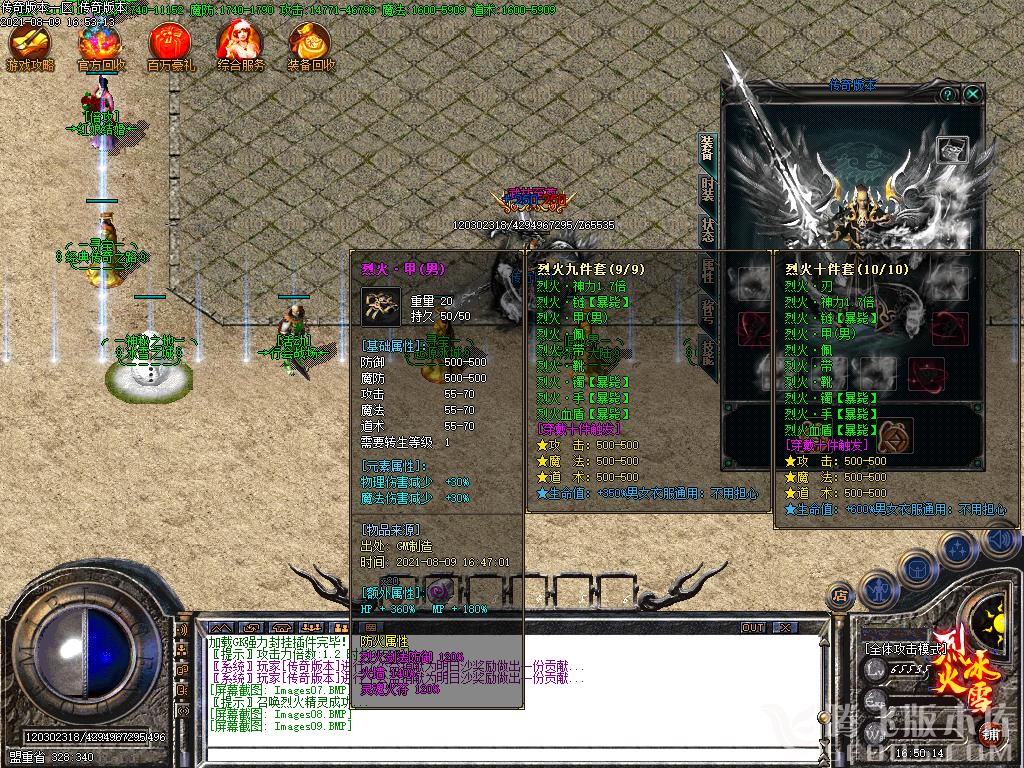Close the character equipment window
1024x768 pixels.
[x=972, y=94]
